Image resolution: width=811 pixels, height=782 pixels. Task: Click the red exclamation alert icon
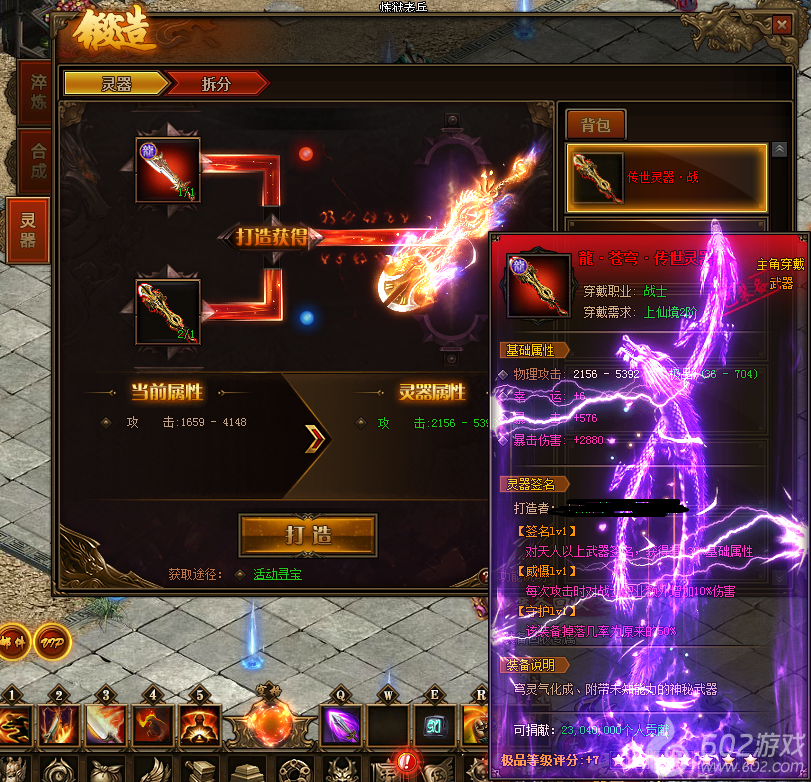coord(406,762)
